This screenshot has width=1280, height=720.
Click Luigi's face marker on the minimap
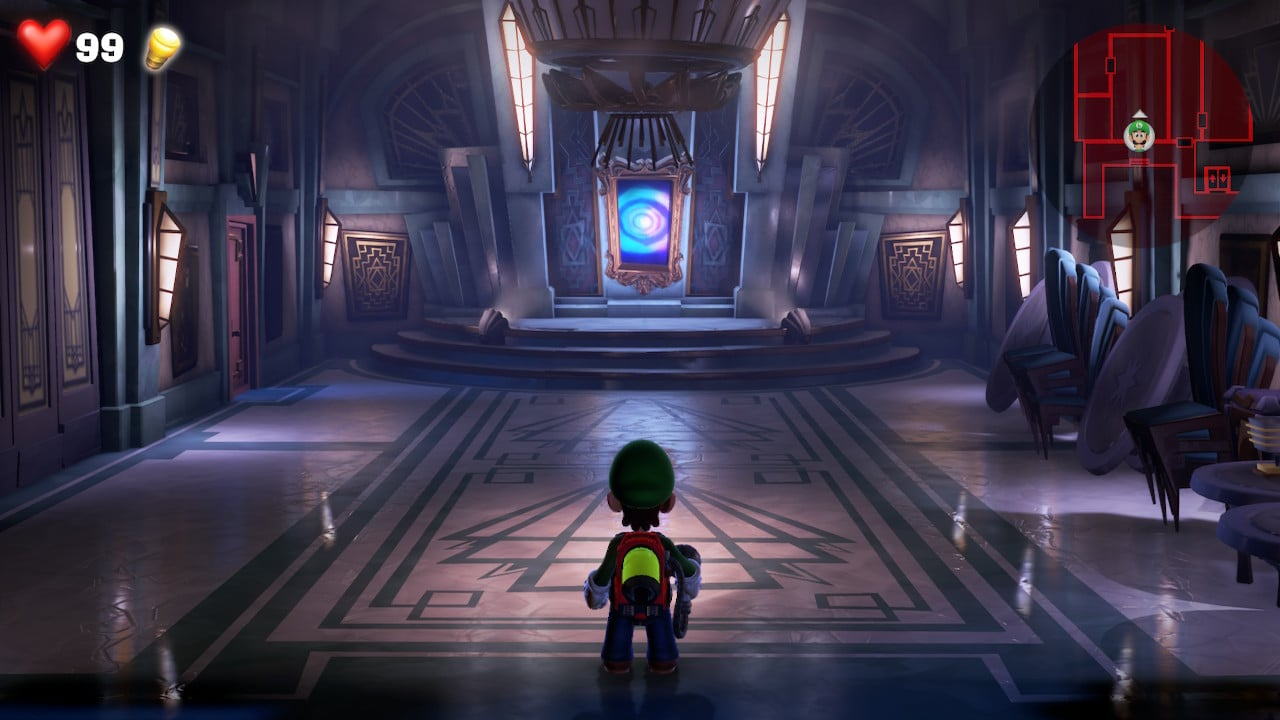(1138, 134)
